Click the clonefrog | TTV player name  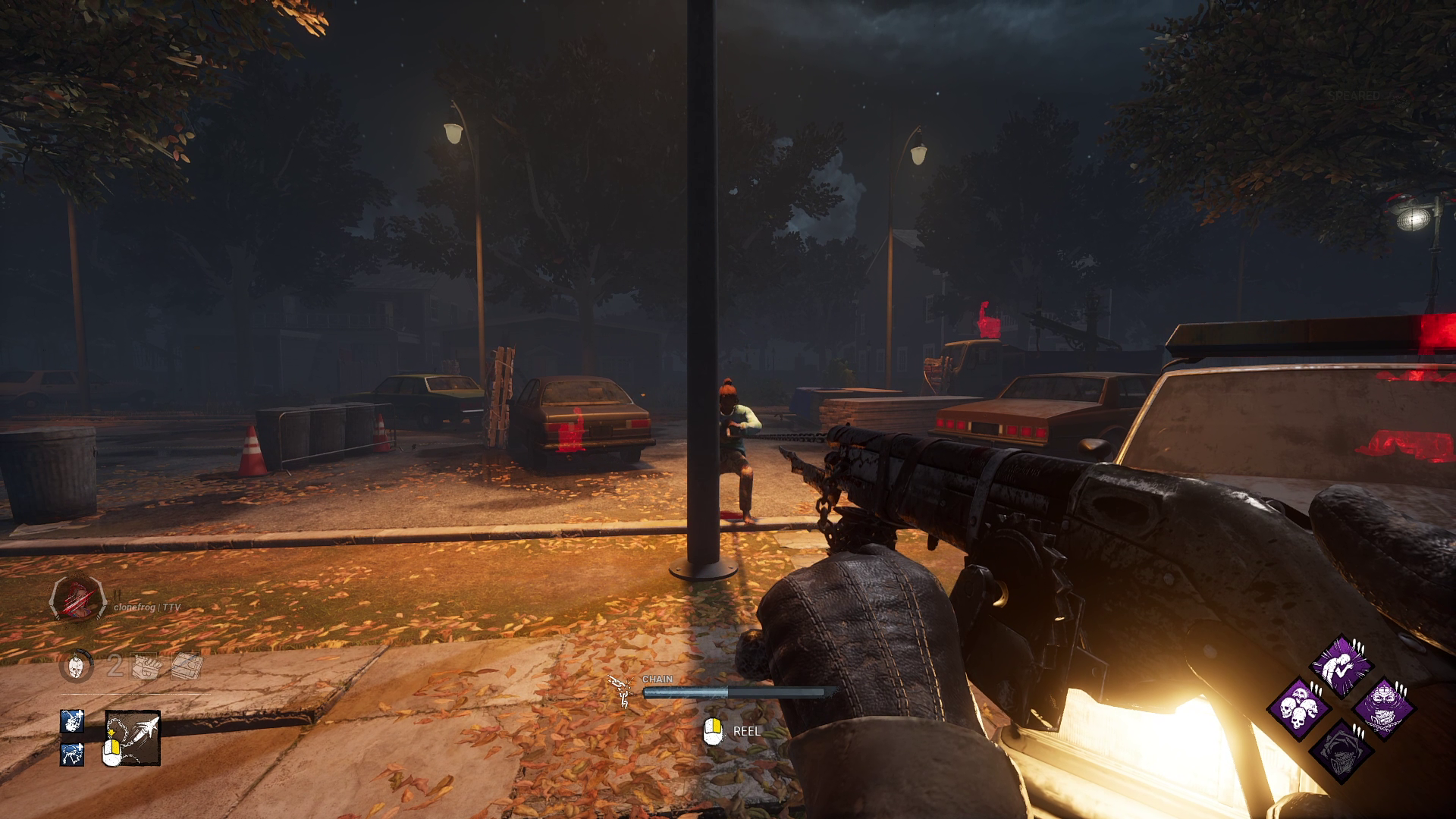[149, 607]
